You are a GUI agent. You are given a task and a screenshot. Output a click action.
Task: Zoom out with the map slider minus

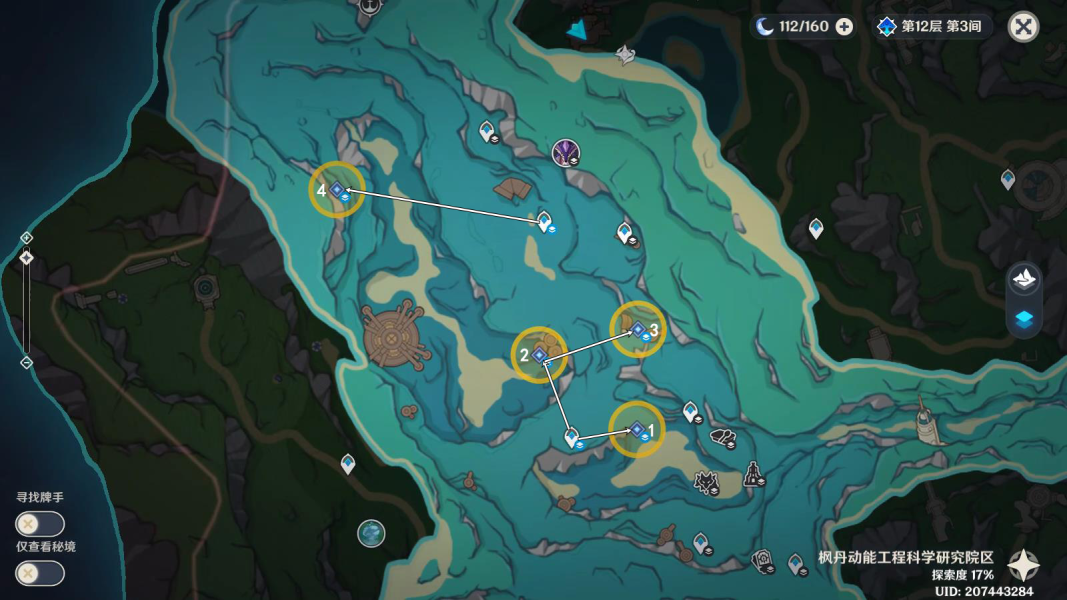[27, 362]
